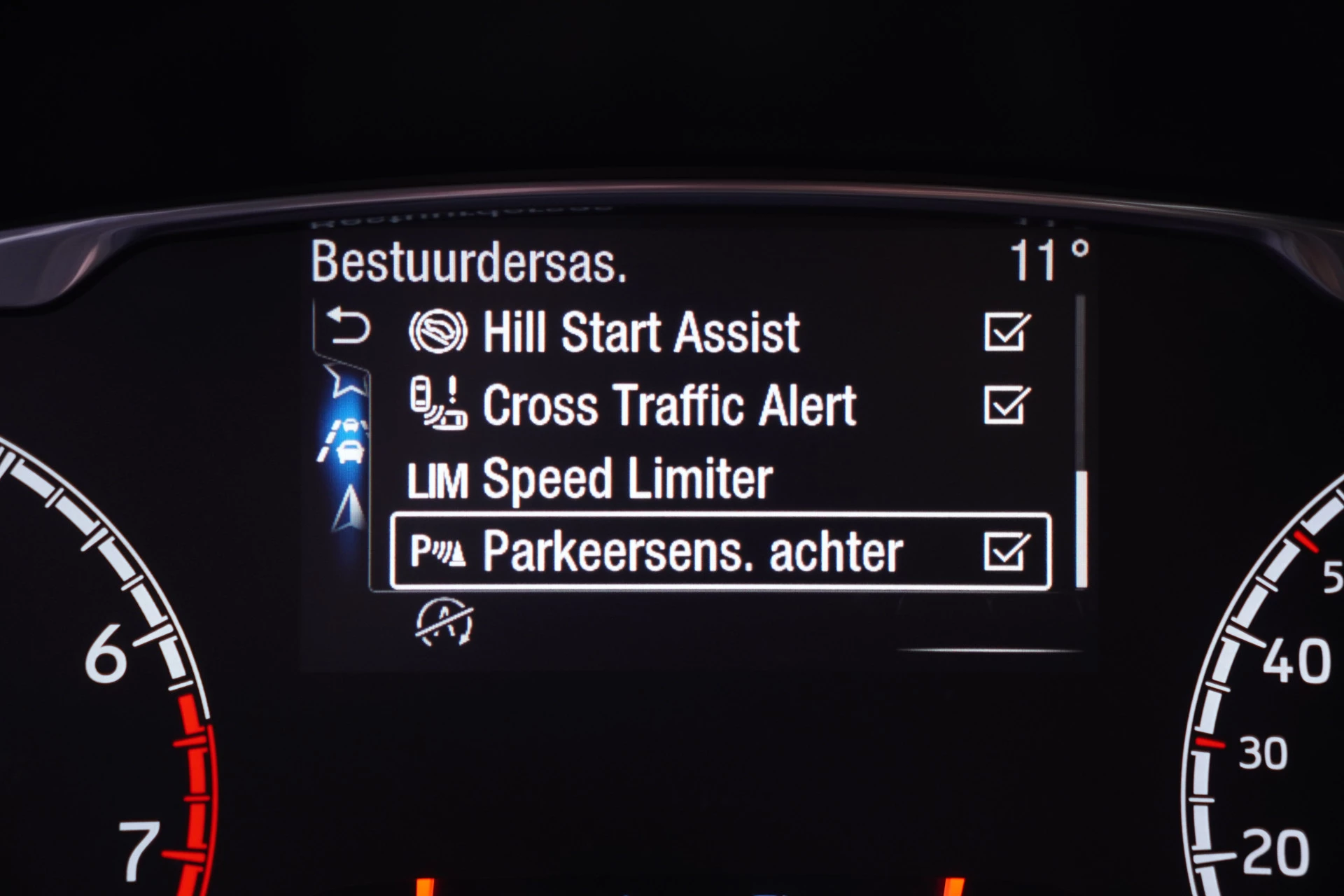Untick the Cross Traffic Alert checkbox
This screenshot has width=1344, height=896.
tap(1007, 405)
